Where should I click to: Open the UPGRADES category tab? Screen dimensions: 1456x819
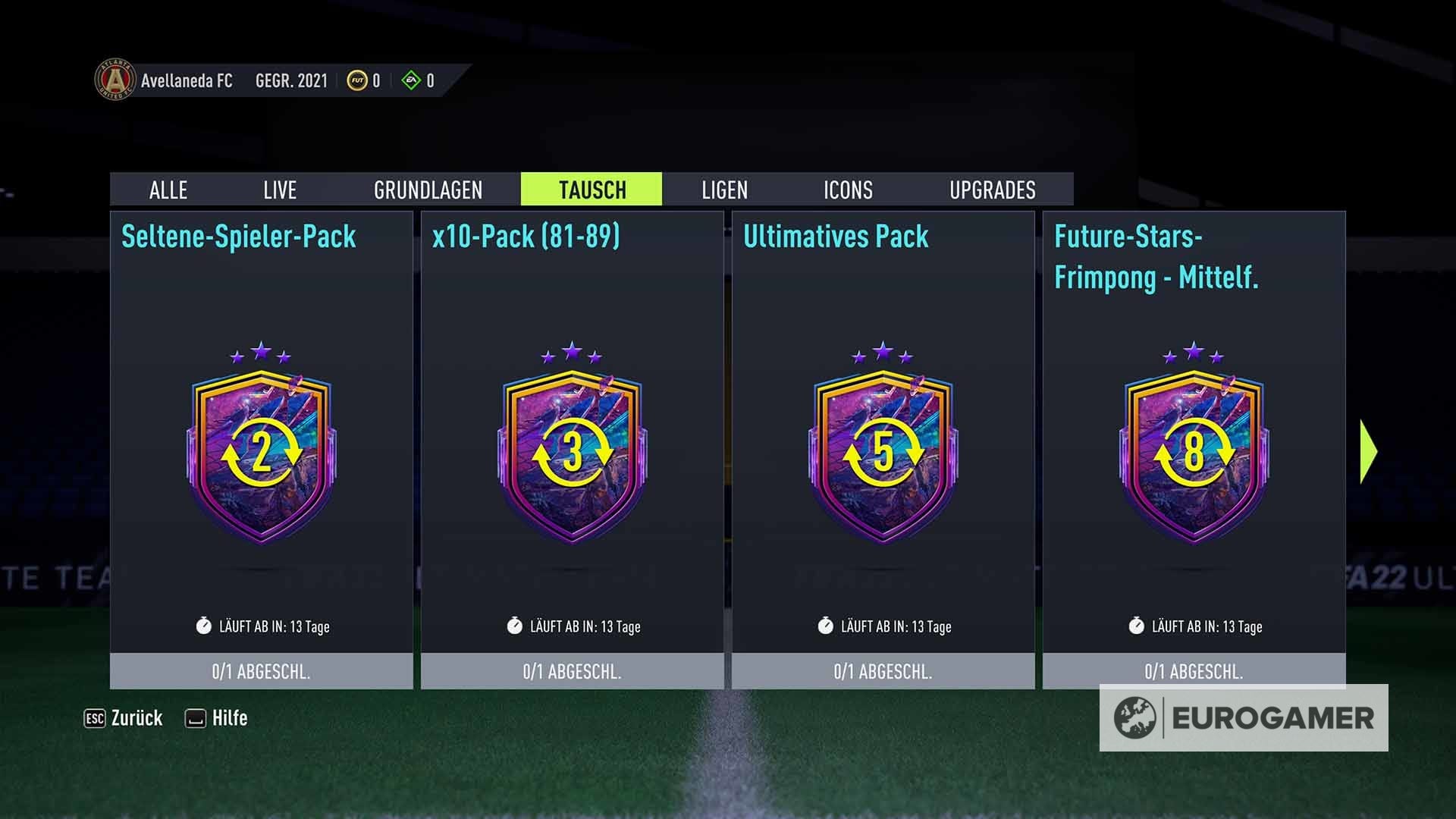[993, 190]
